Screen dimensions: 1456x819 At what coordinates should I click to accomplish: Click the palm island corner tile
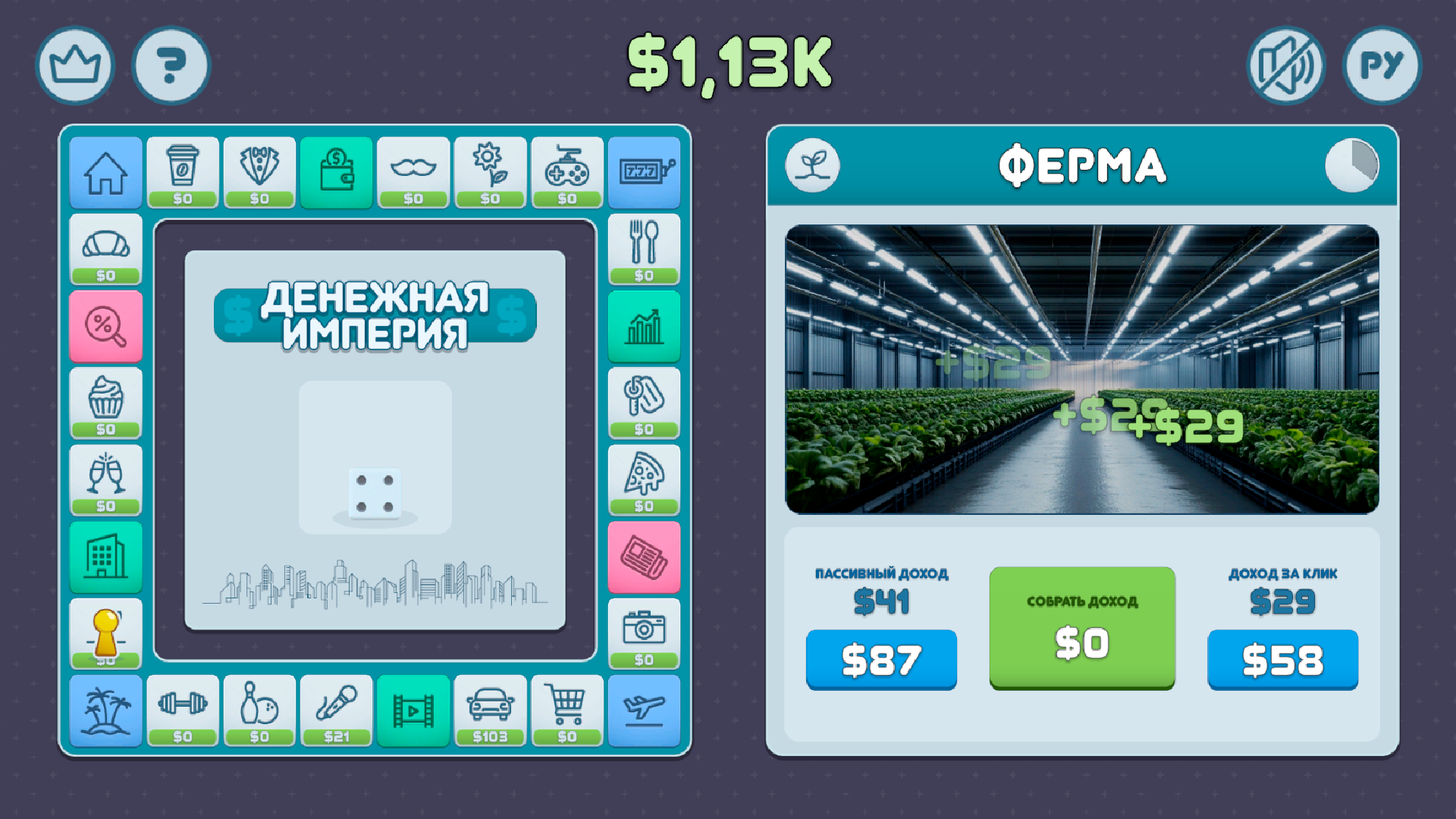click(105, 713)
